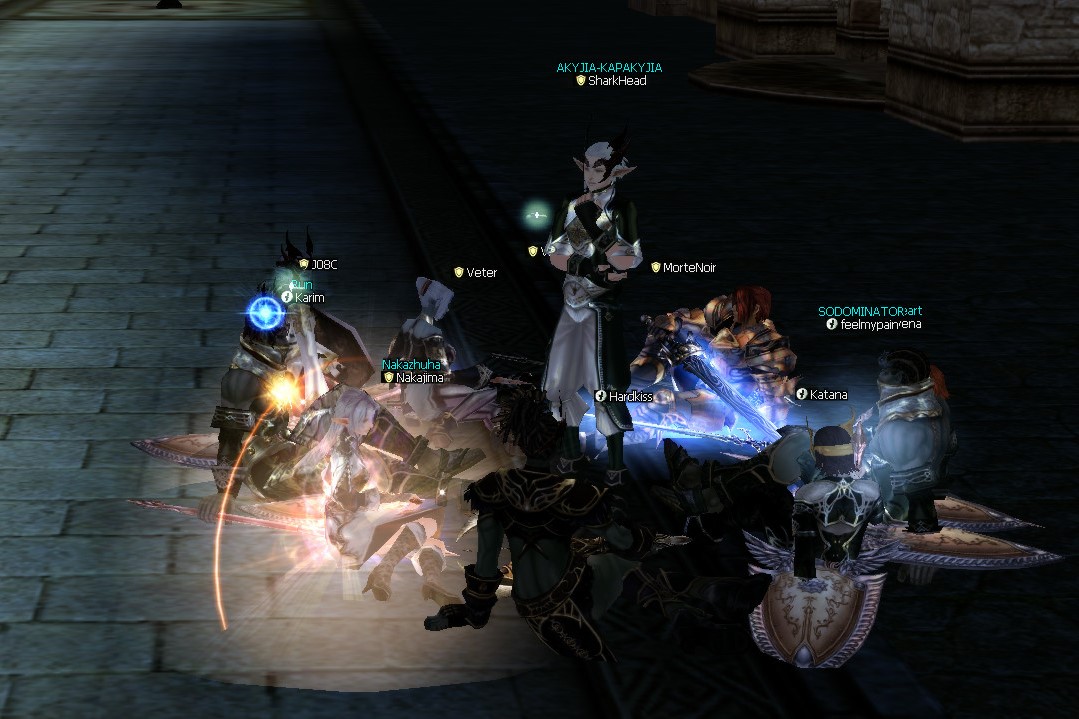Select the Hardkiss name tag
This screenshot has width=1079, height=719.
[630, 397]
